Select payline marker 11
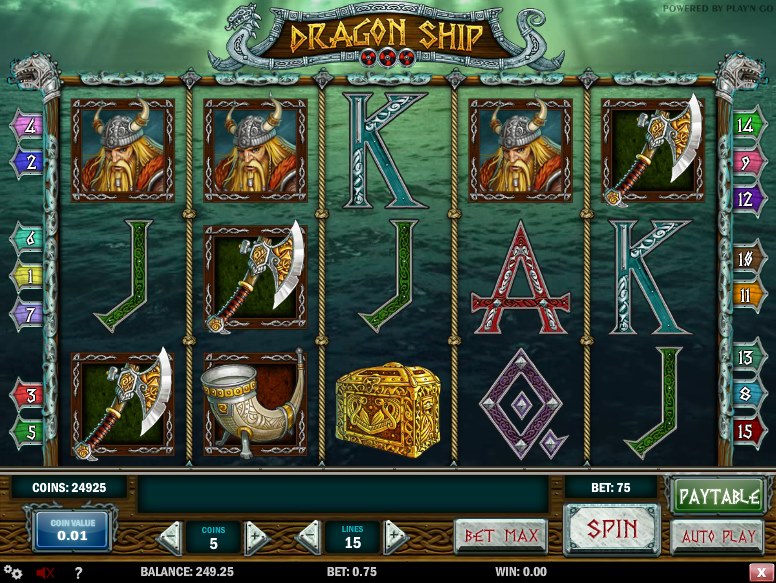This screenshot has height=583, width=776. click(x=745, y=295)
